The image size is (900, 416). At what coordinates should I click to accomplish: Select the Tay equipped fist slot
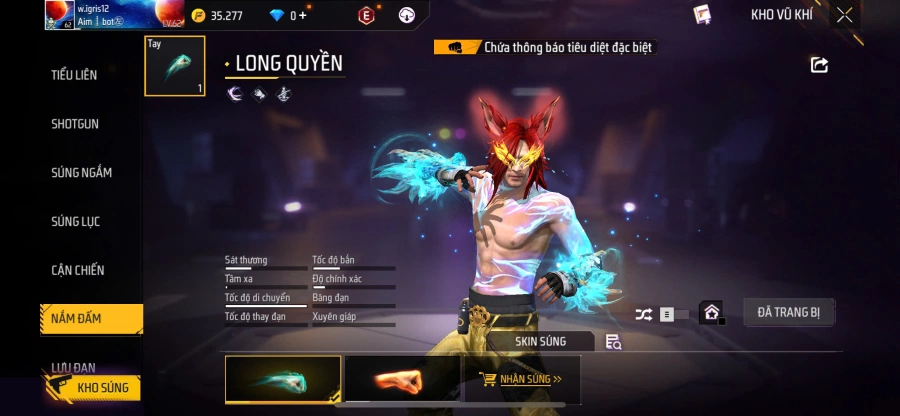coord(175,66)
